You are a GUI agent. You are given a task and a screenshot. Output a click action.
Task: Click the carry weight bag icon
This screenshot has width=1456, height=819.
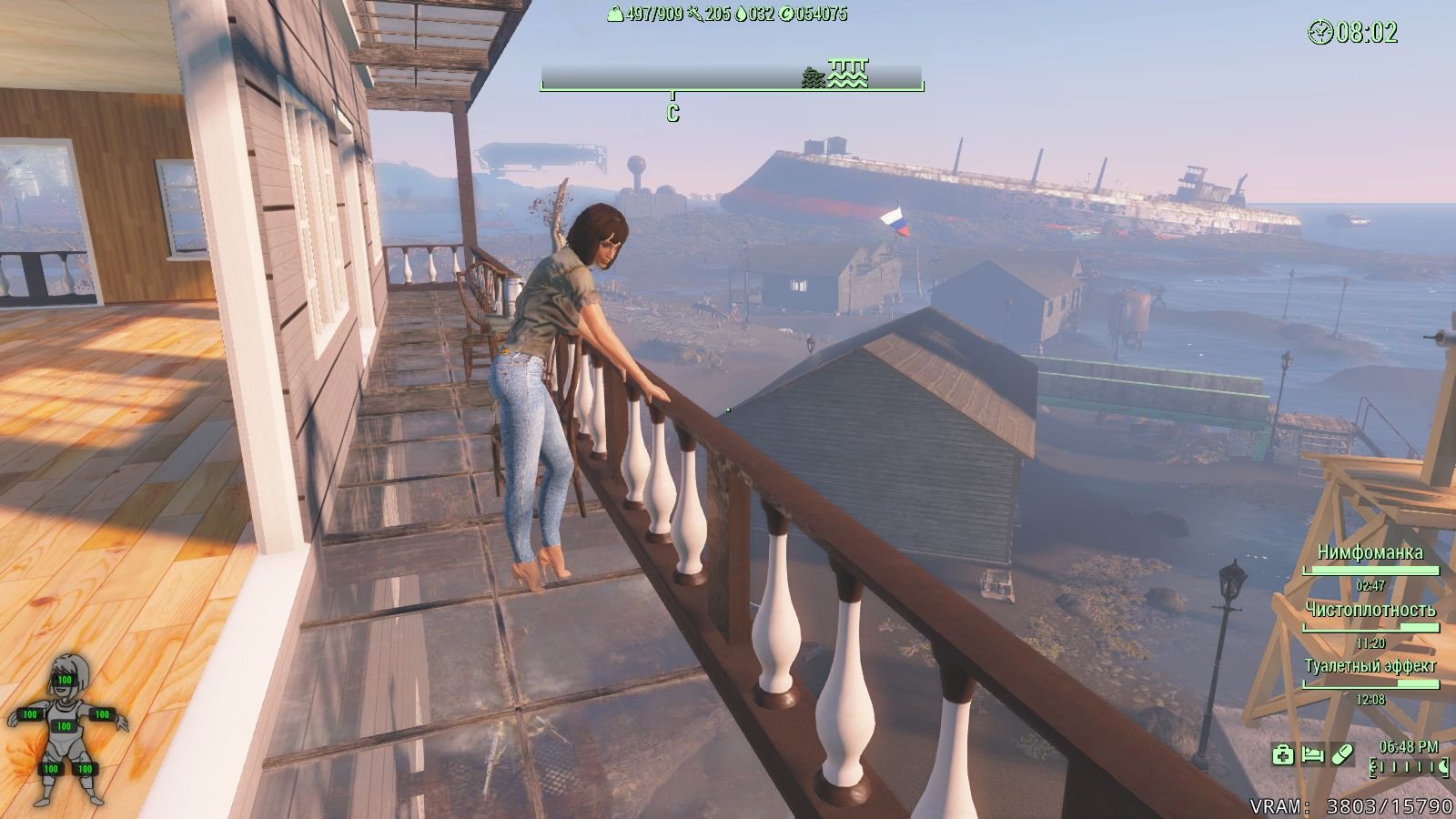click(616, 14)
